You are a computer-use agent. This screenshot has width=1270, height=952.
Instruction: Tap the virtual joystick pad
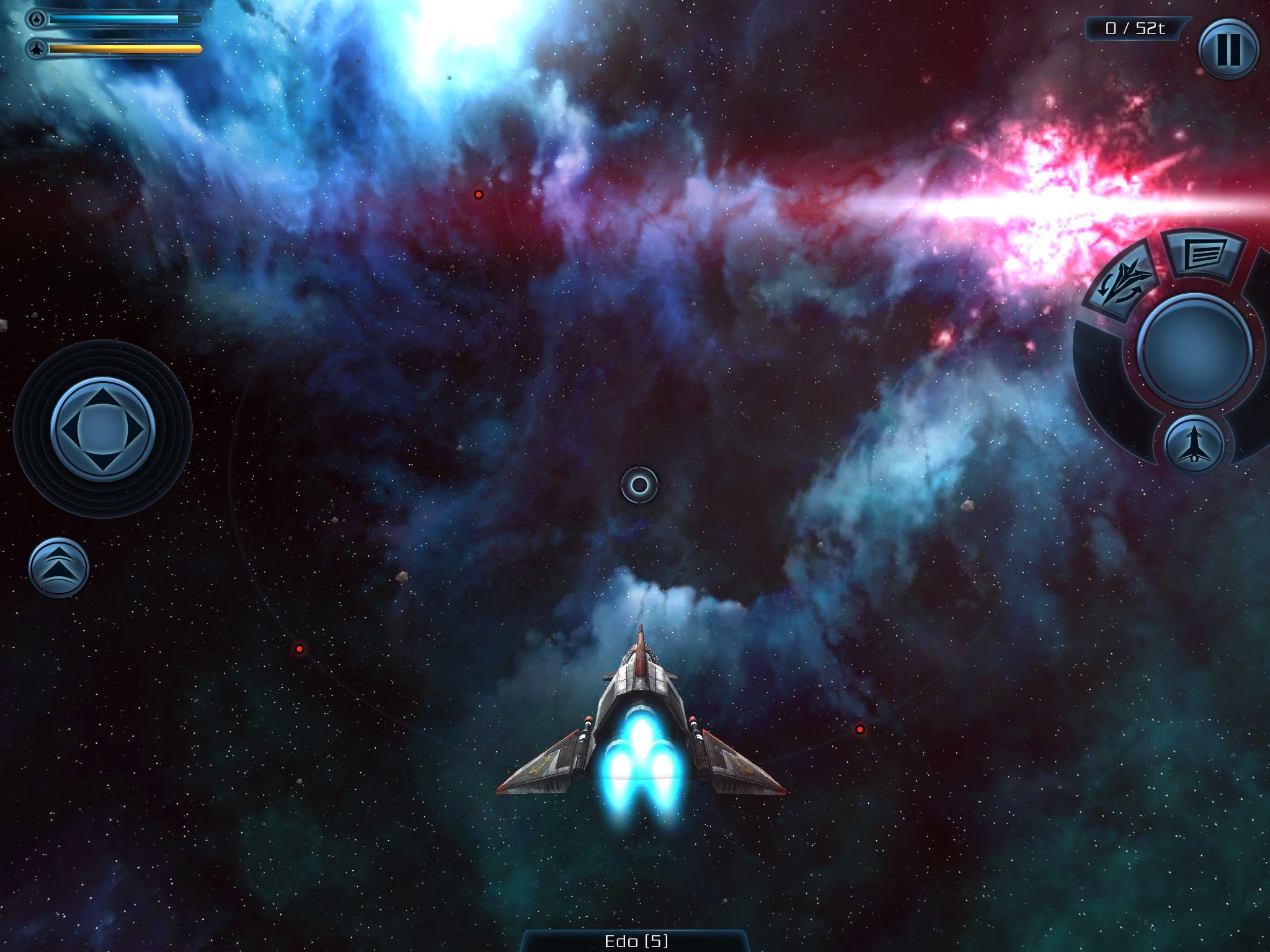(102, 429)
